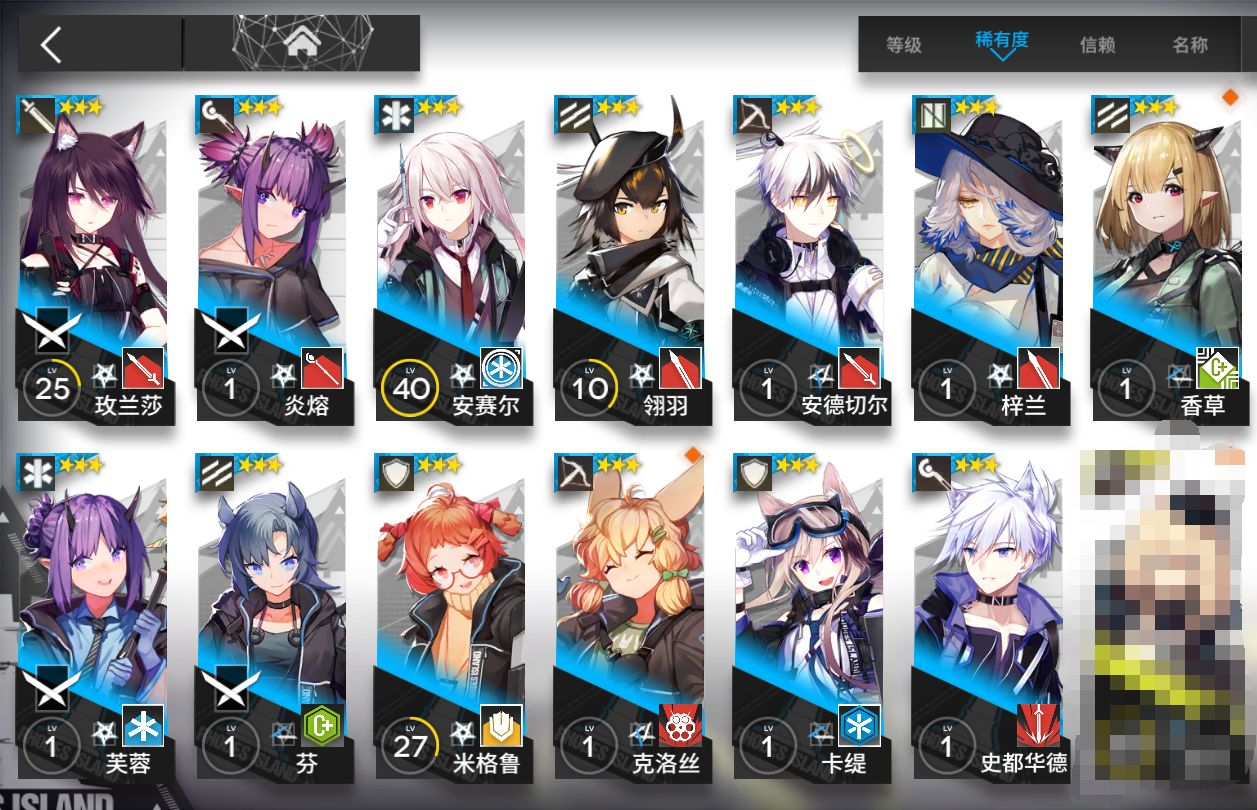Return to the home screen
Viewport: 1257px width, 810px height.
[x=299, y=43]
